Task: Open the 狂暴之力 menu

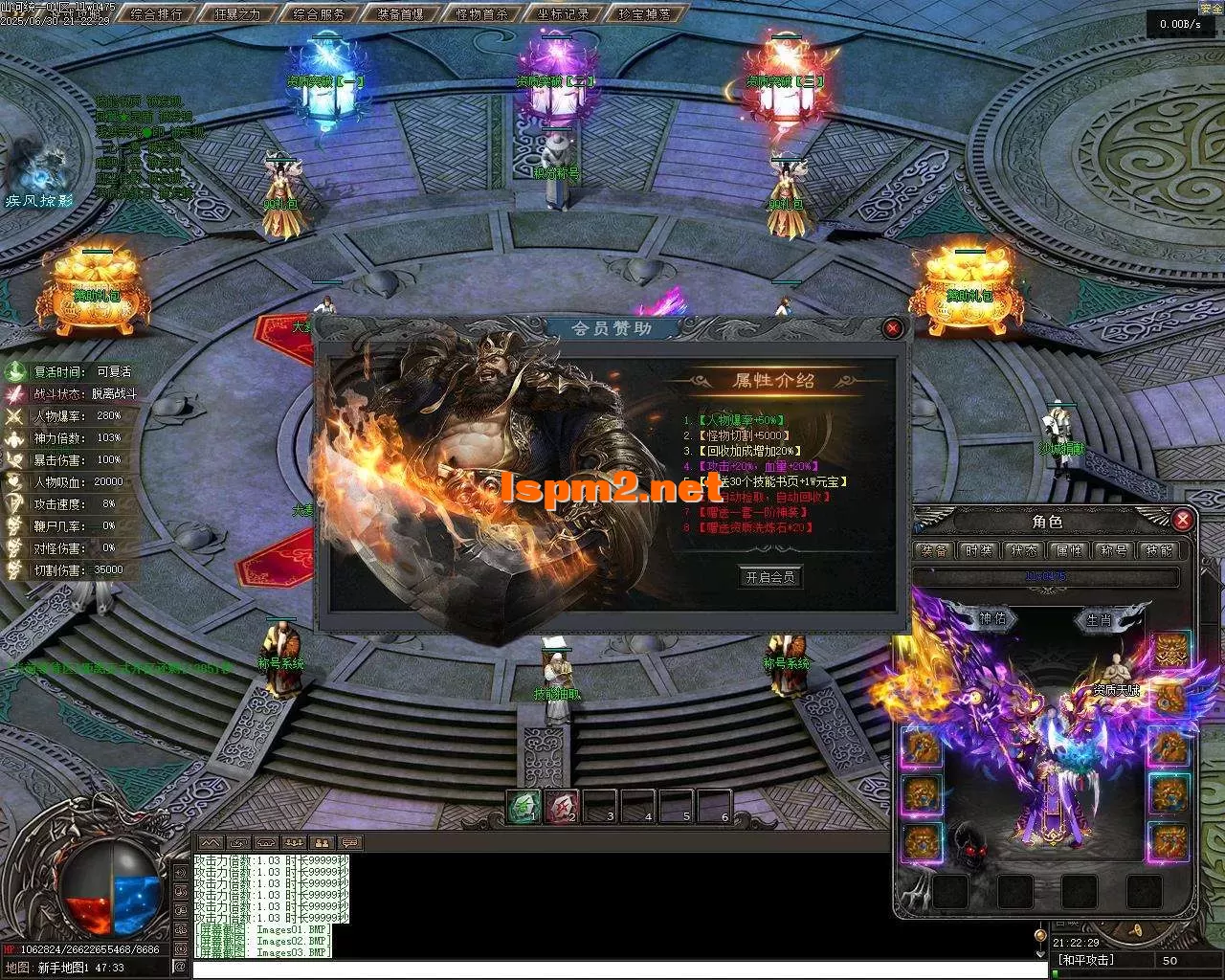Action: coord(237,14)
